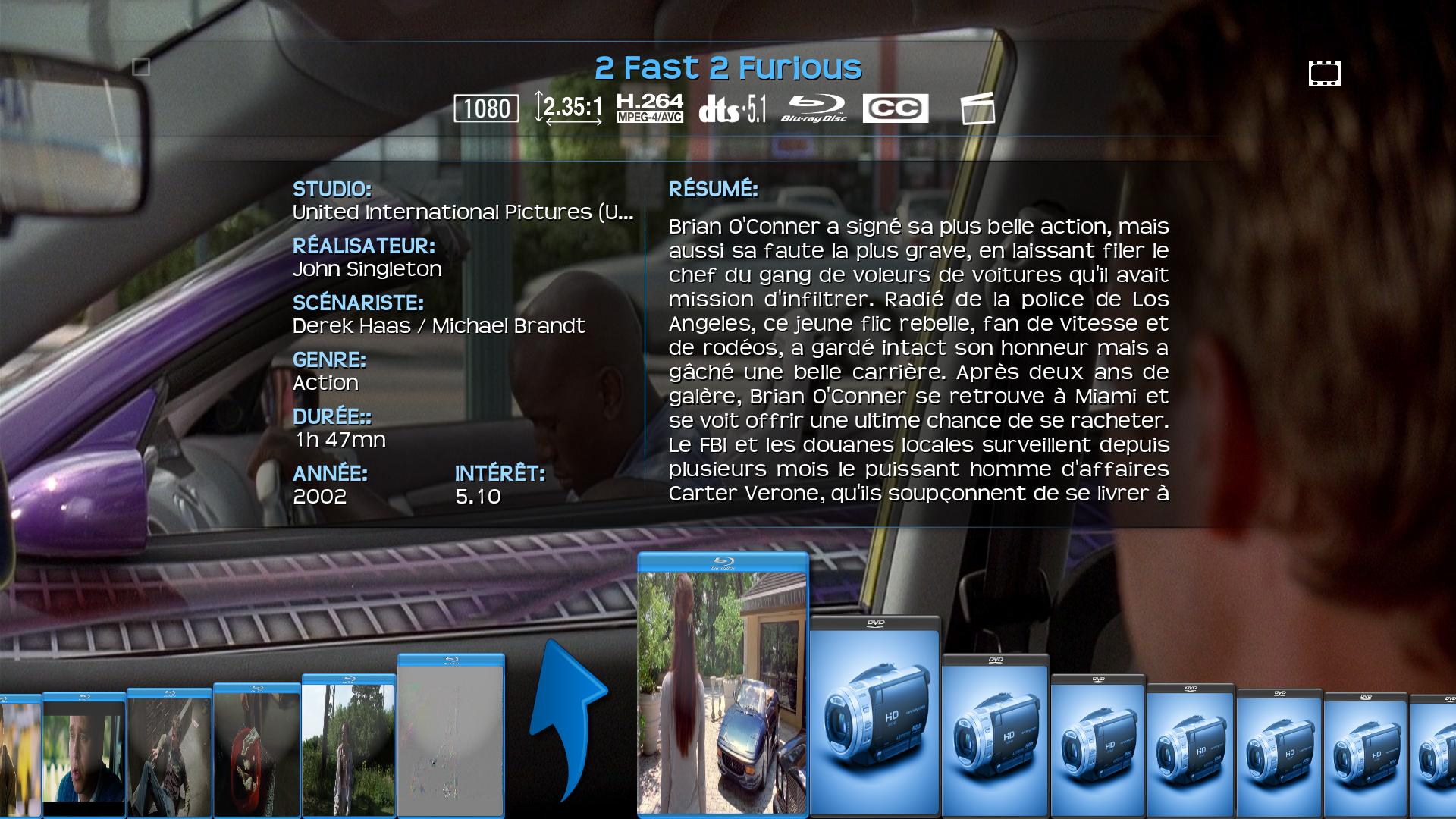
Task: Pick the Blu-ray cover showing a man's face
Action: pos(83,755)
